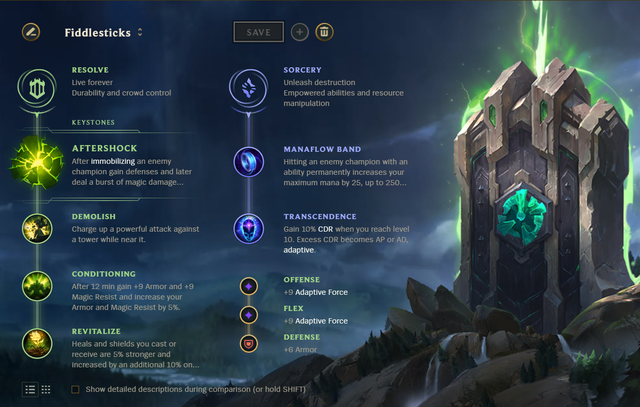This screenshot has height=407, width=640.
Task: Choose the Transcendence rune
Action: pyautogui.click(x=248, y=228)
